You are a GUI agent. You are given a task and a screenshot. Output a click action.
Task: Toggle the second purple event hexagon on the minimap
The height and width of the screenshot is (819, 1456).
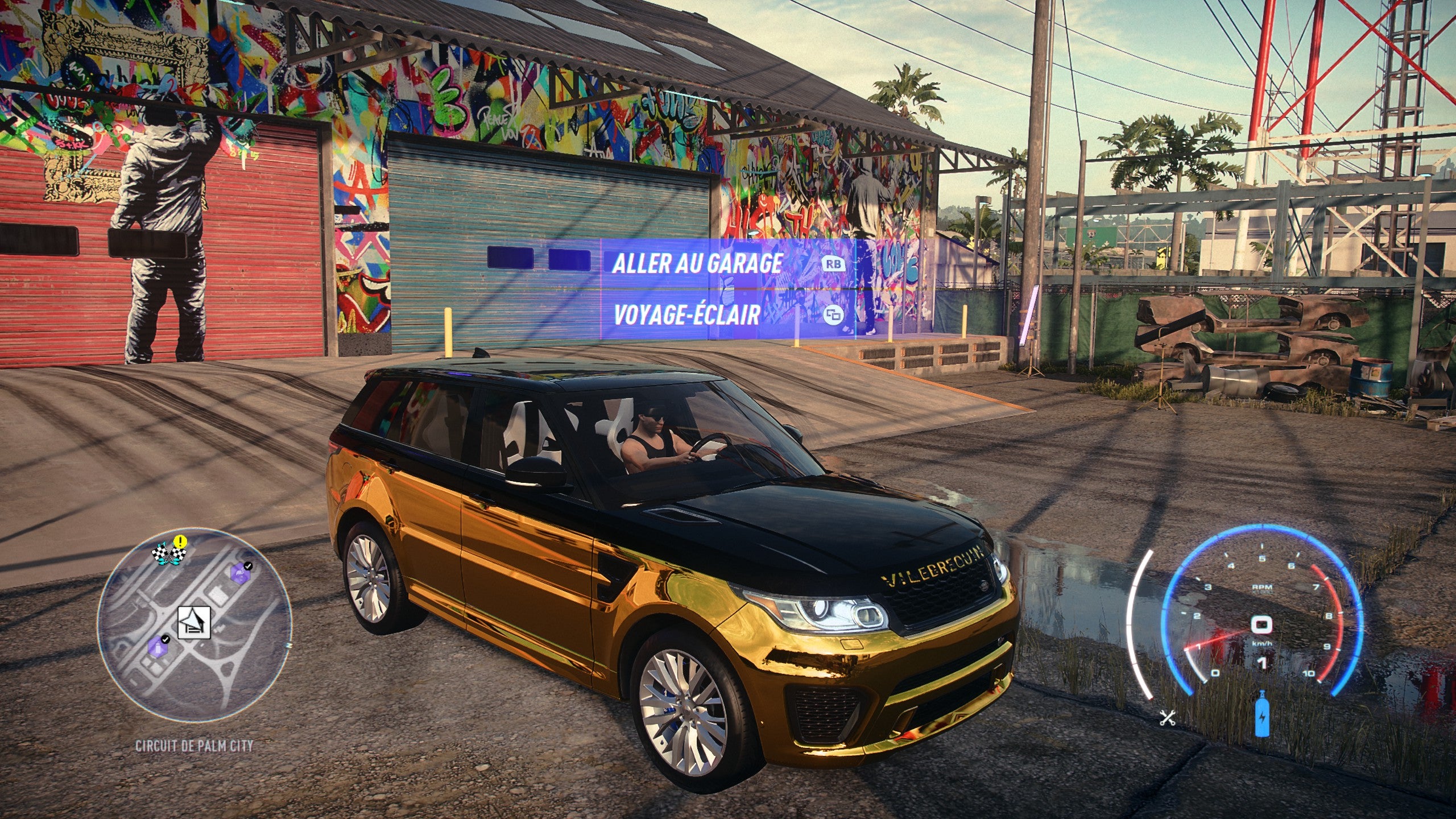(241, 573)
